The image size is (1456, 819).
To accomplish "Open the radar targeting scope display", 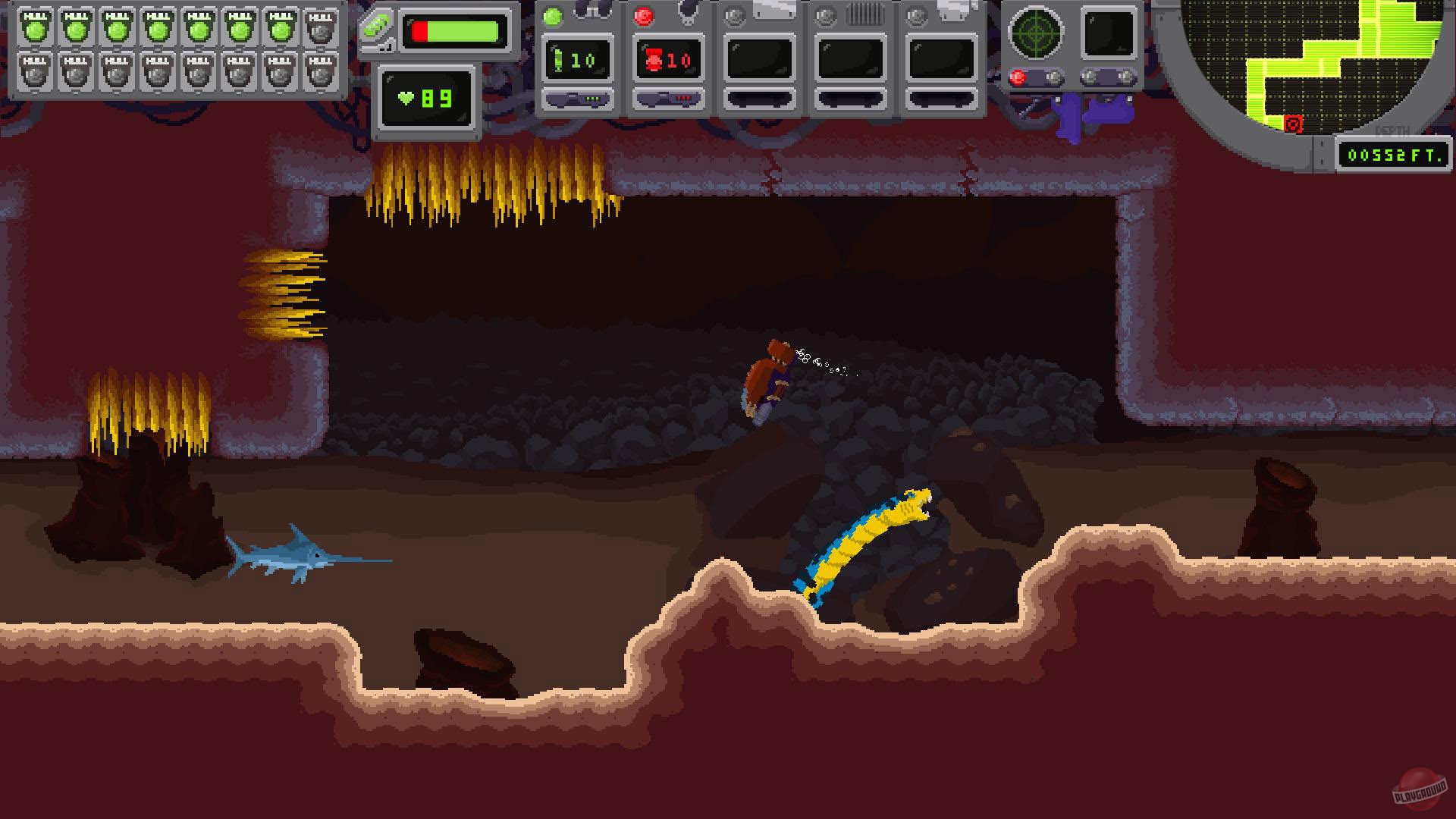I will click(x=1034, y=31).
